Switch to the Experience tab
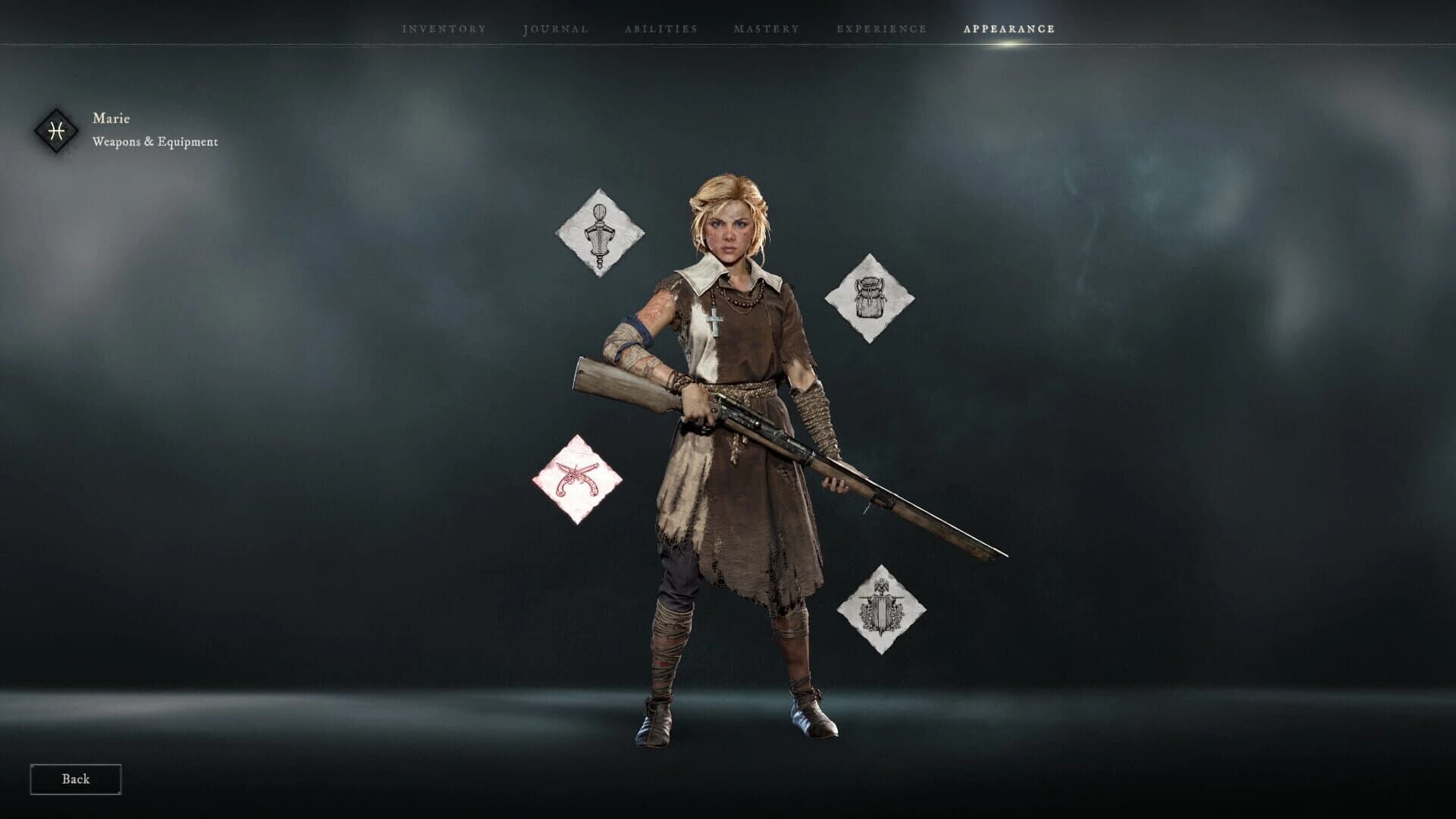Viewport: 1456px width, 819px height. coord(880,28)
